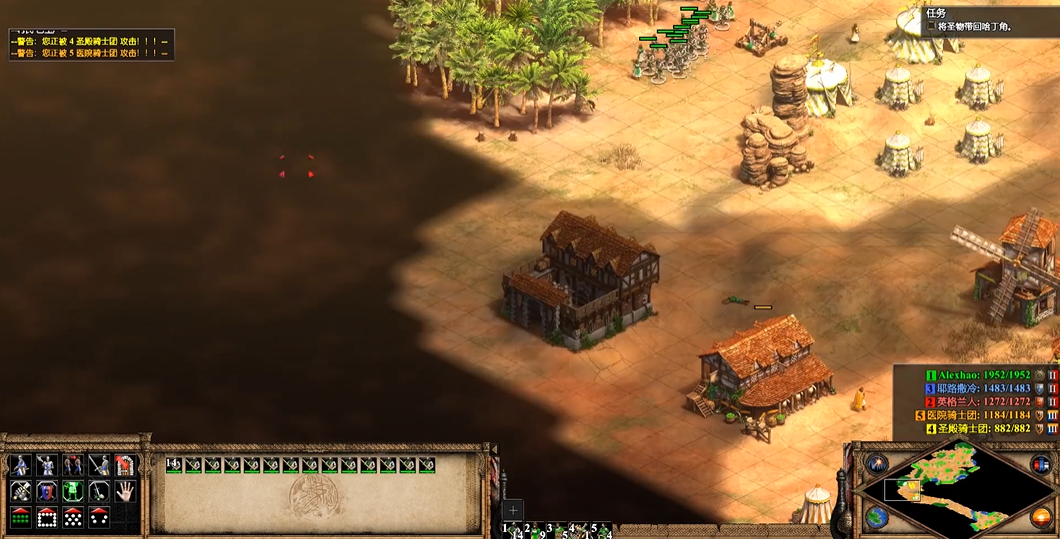
Task: Select the first unit portrait numbered 14
Action: 175,465
